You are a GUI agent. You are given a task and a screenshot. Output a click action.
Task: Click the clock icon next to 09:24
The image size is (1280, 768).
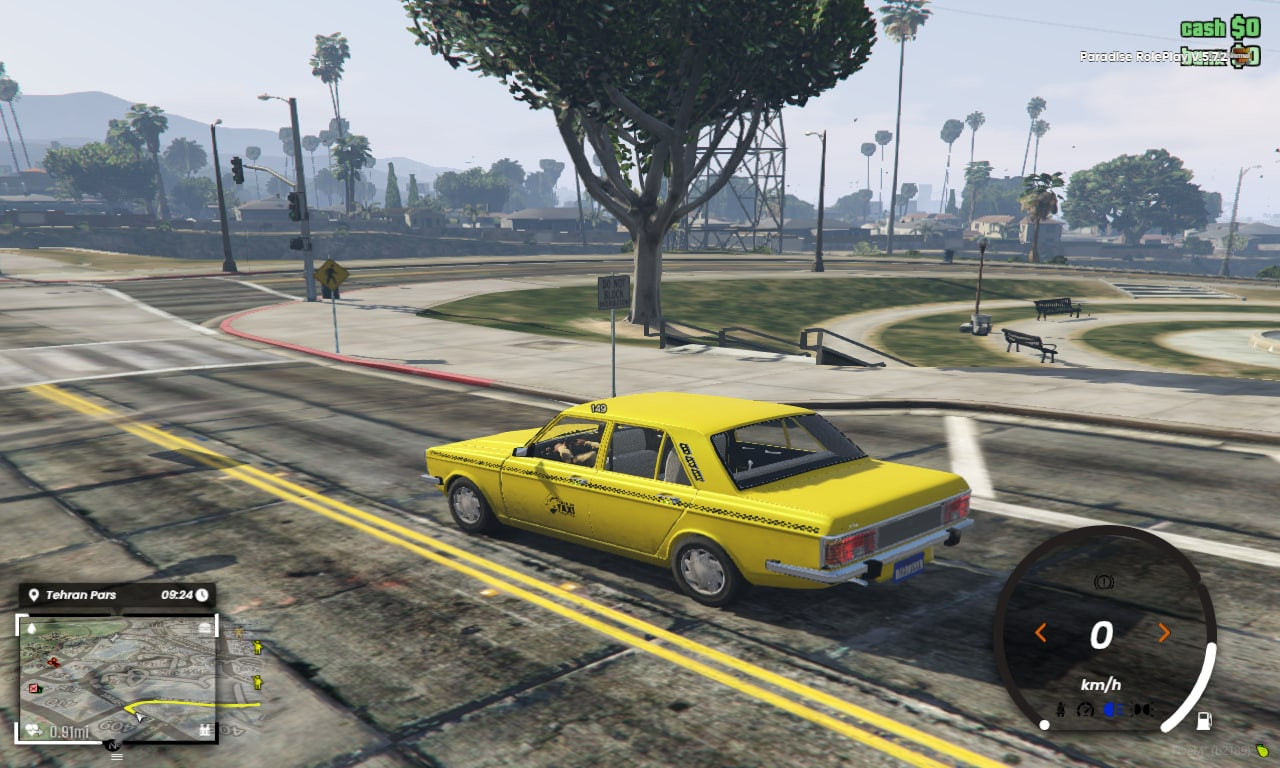click(x=202, y=595)
